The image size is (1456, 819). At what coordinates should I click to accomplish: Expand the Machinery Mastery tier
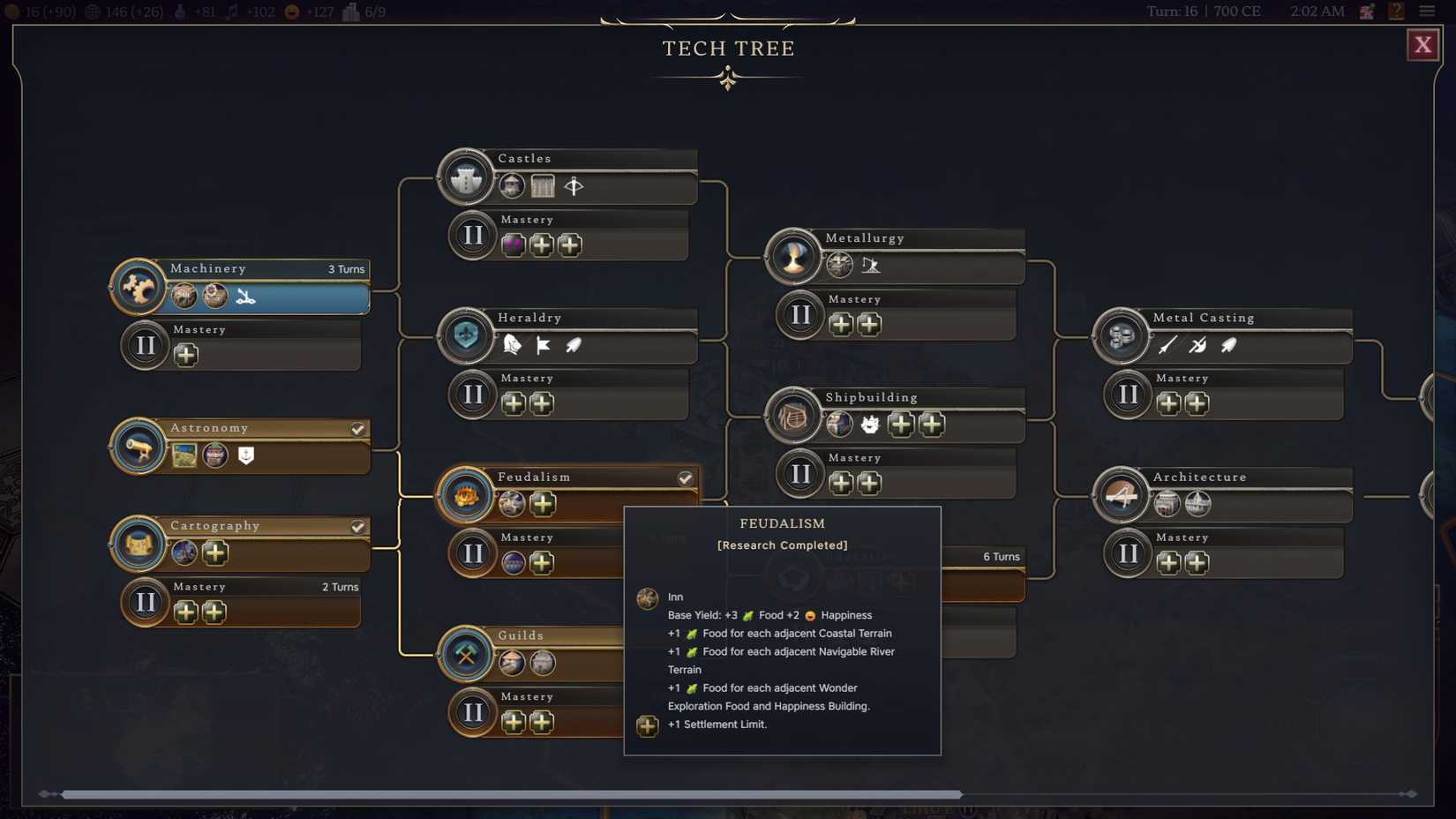tap(145, 344)
